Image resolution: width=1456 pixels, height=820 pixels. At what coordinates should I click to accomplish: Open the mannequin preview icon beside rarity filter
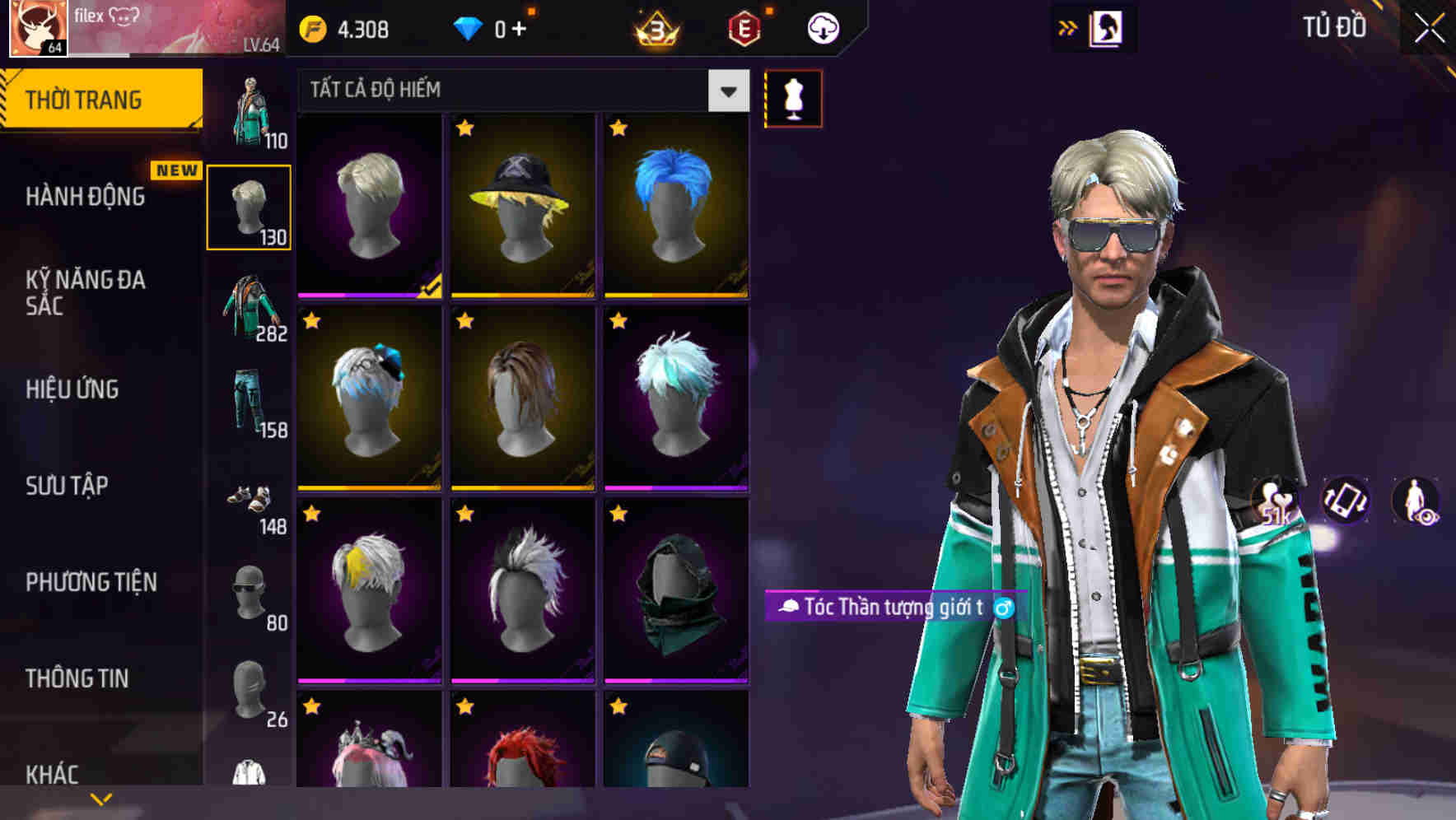(792, 99)
